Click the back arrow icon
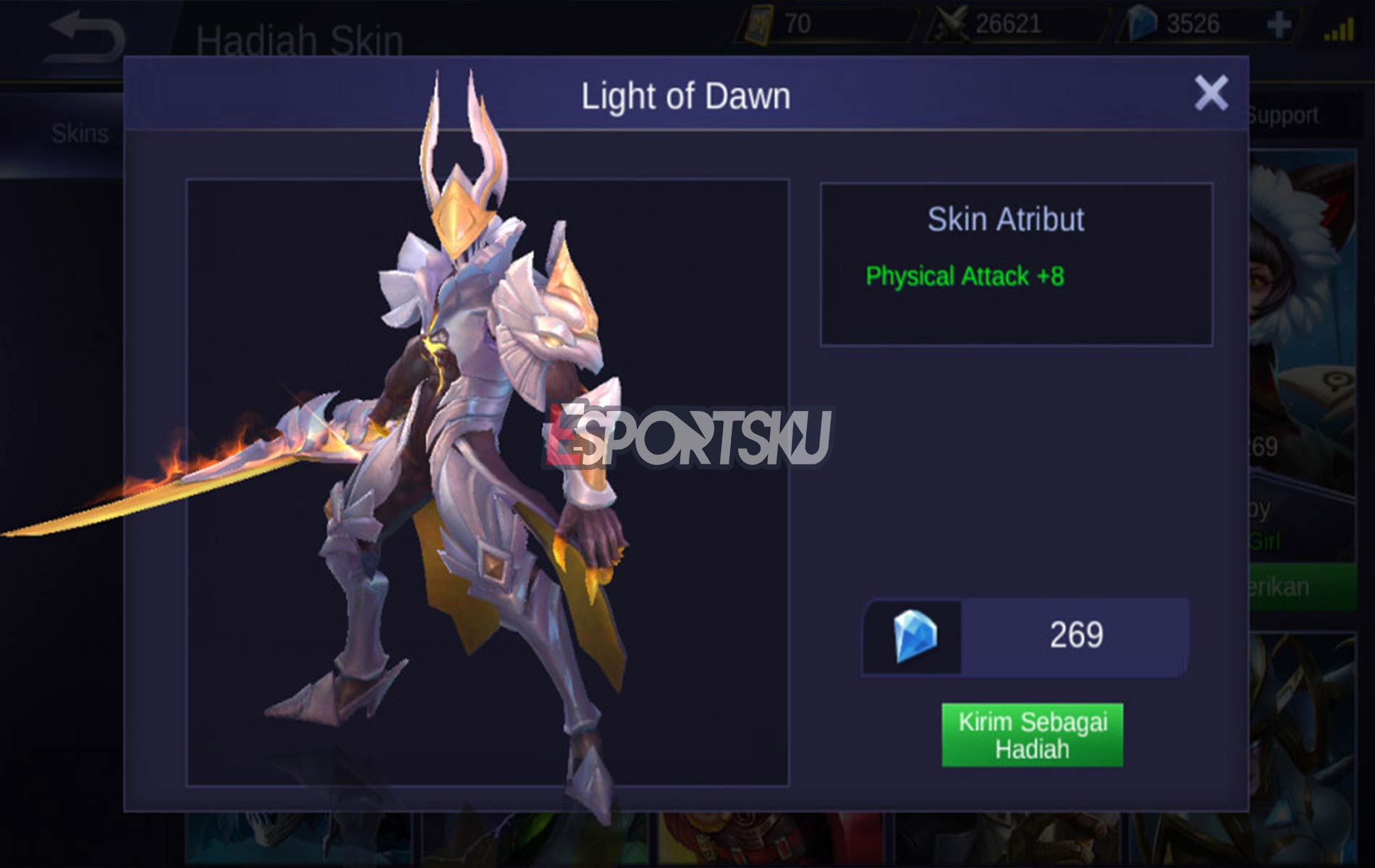This screenshot has width=1375, height=868. pos(83,33)
